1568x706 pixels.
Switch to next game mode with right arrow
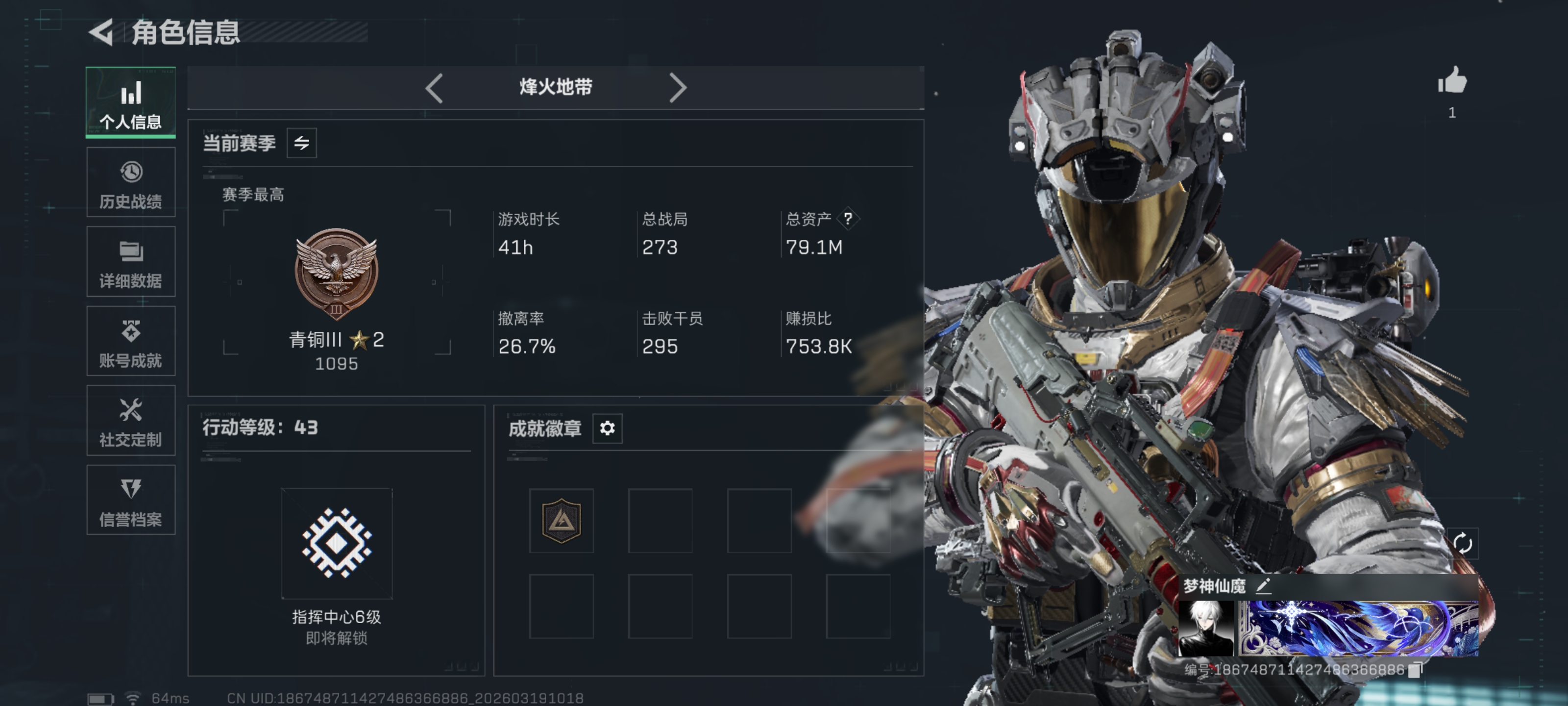[x=678, y=88]
